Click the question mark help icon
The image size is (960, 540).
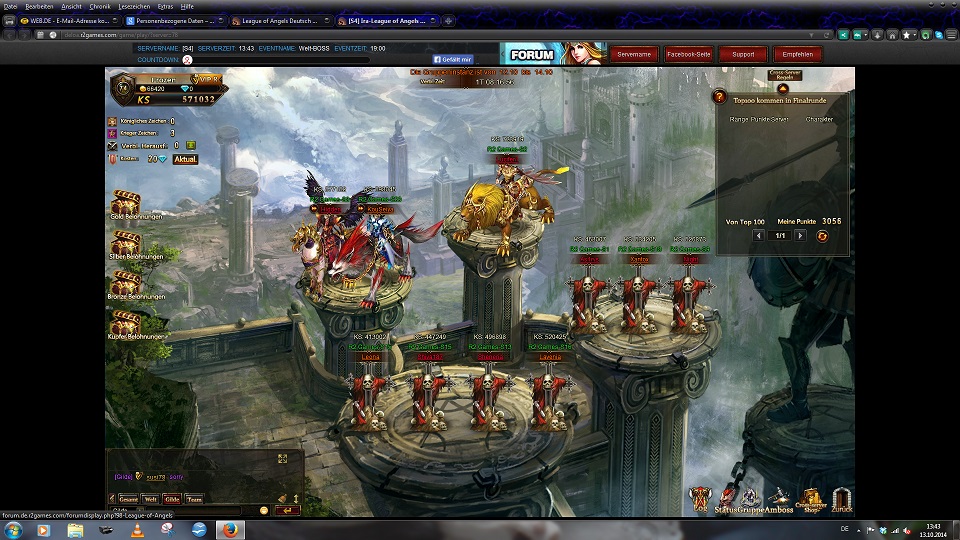[x=719, y=97]
